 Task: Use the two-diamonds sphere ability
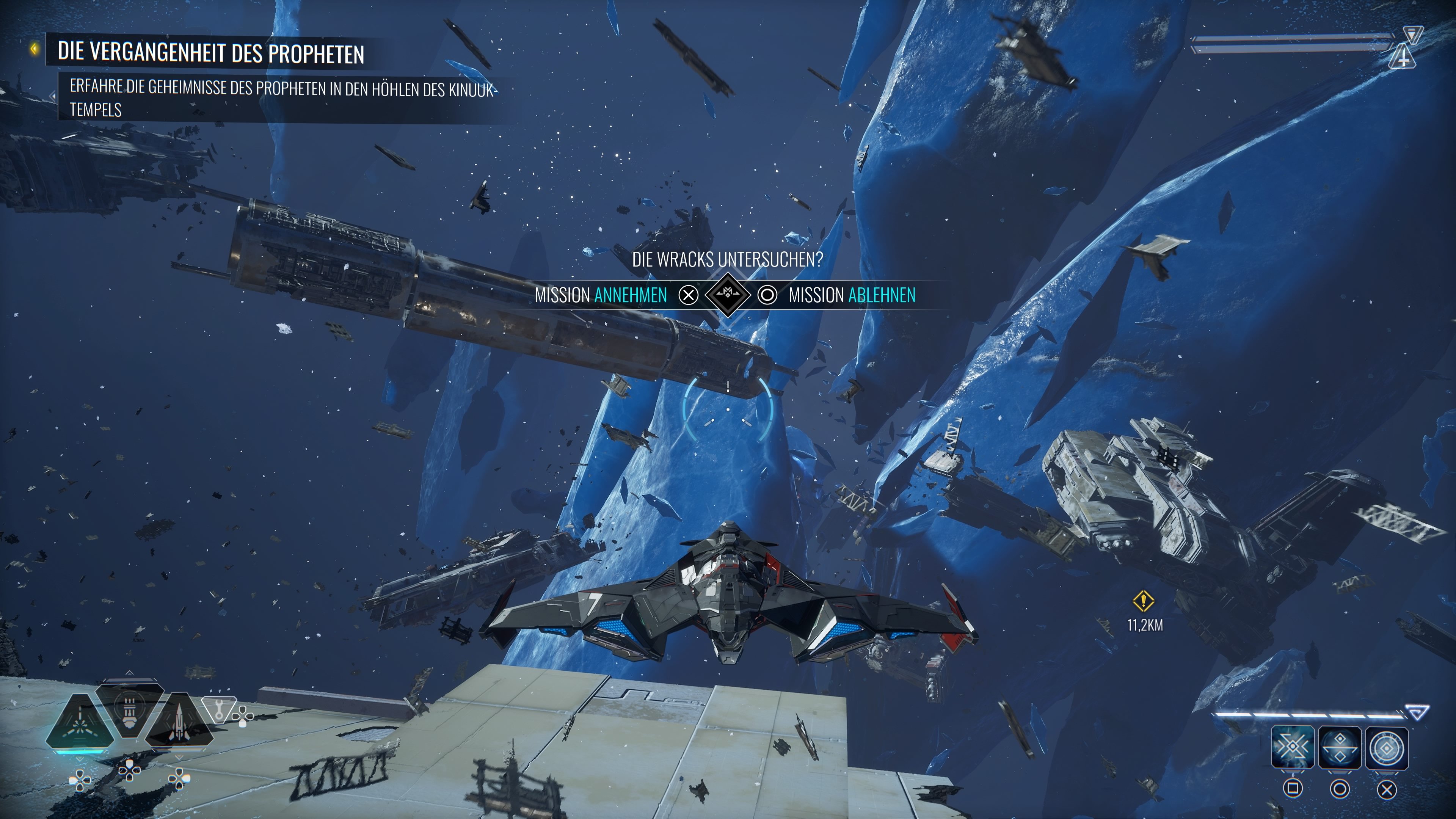(1340, 748)
